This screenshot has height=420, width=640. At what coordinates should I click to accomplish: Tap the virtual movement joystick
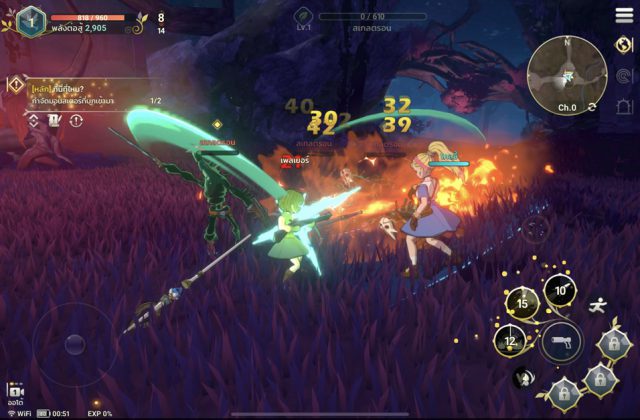[74, 345]
